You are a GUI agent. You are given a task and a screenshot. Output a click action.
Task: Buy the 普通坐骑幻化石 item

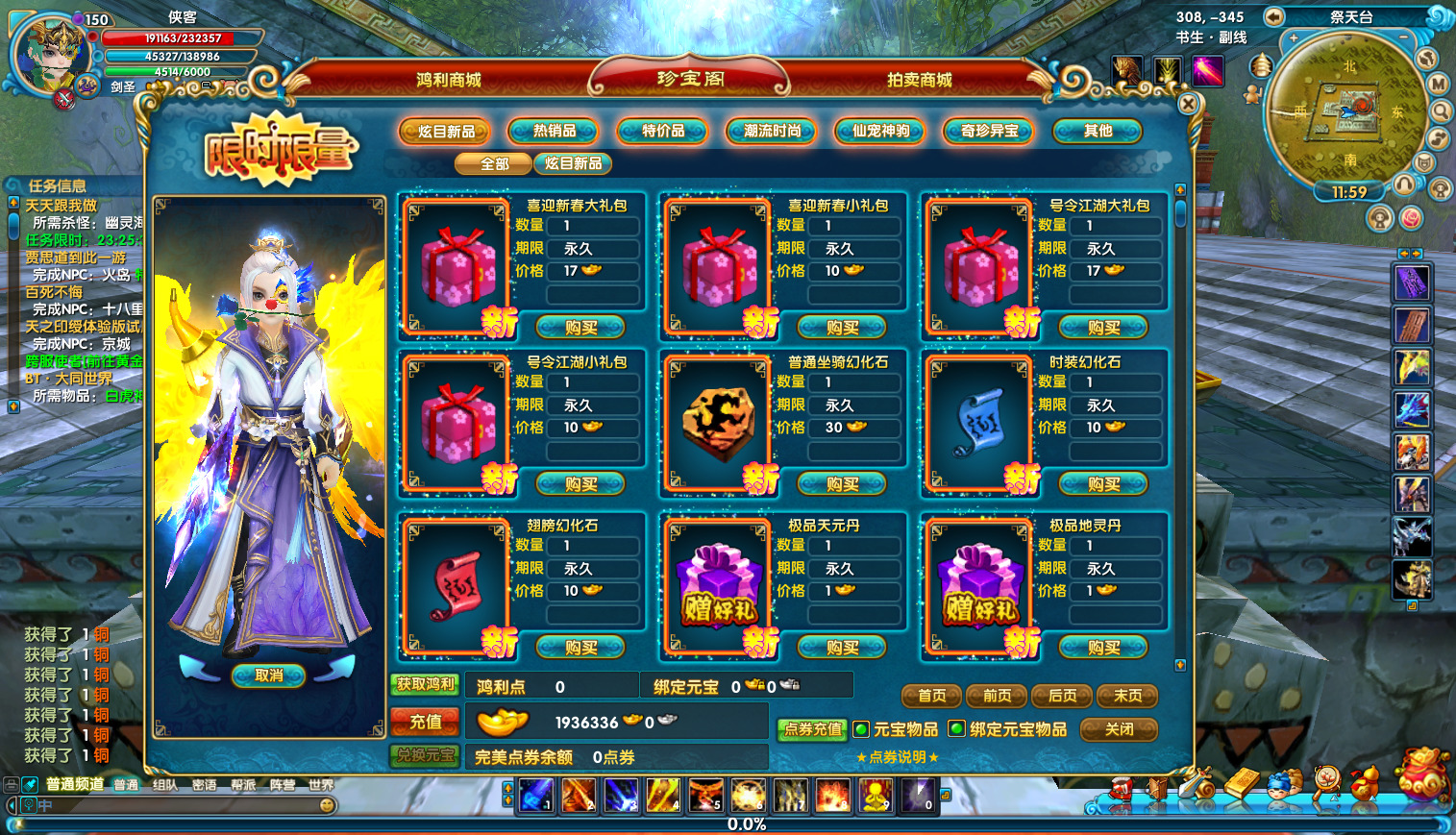(842, 484)
